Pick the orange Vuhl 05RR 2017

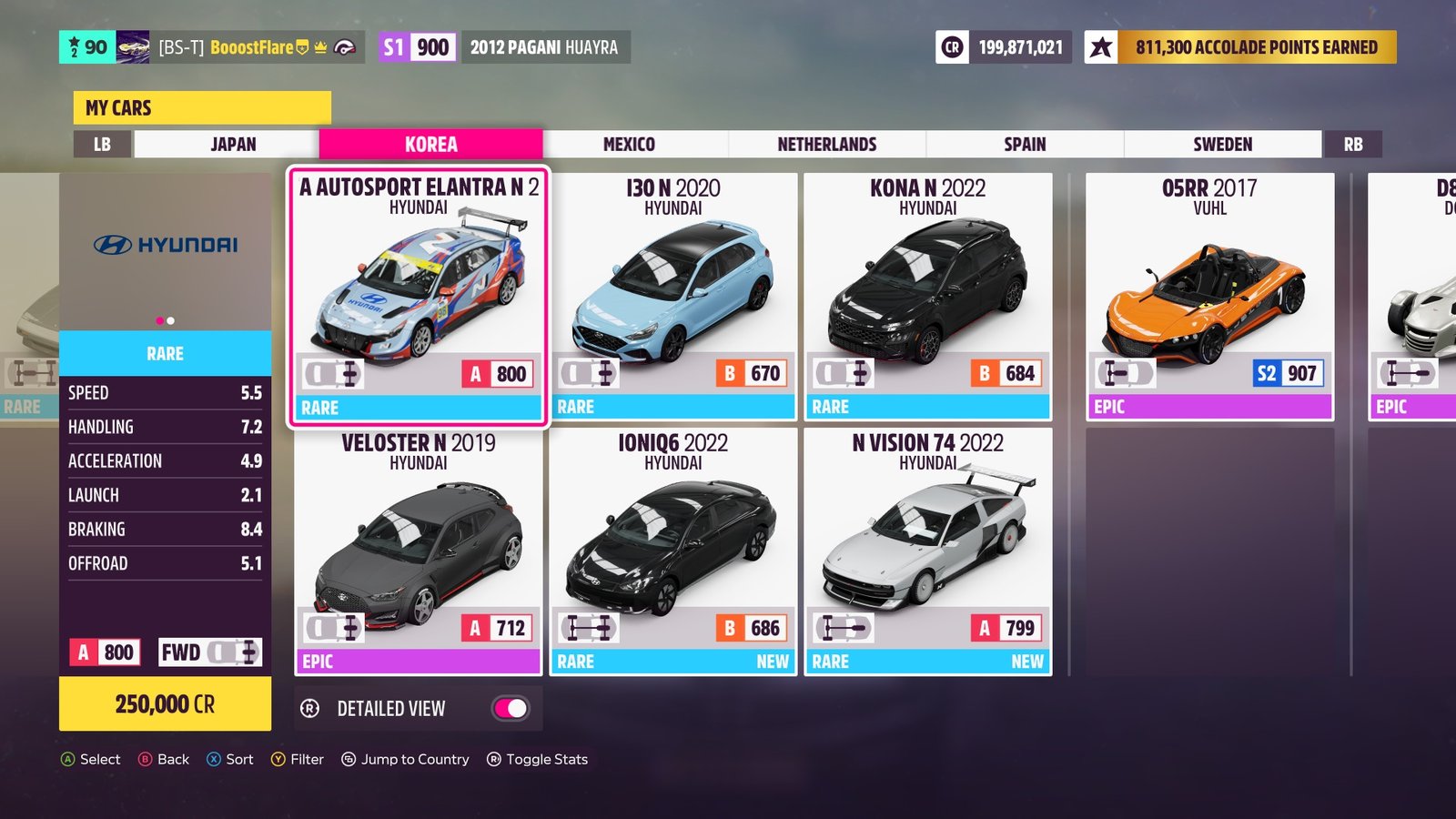(x=1209, y=297)
